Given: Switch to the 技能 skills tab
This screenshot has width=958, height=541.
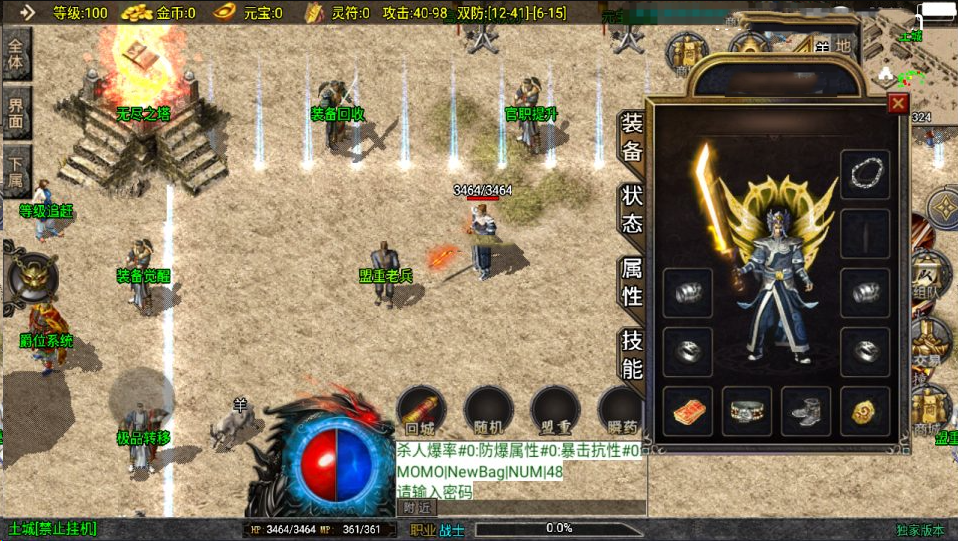Looking at the screenshot, I should [x=632, y=353].
